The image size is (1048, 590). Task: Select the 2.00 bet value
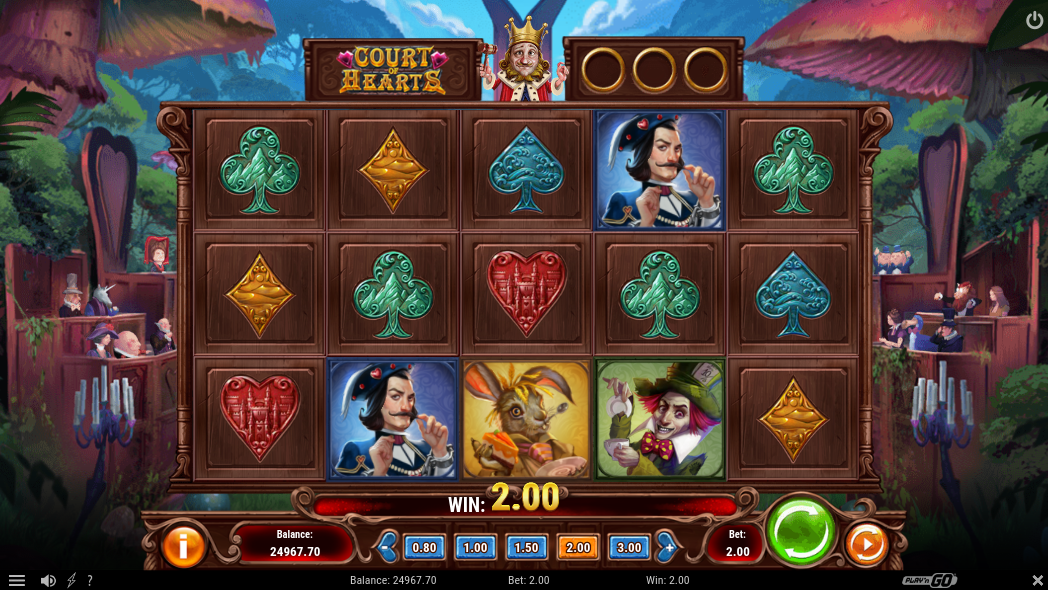[577, 547]
